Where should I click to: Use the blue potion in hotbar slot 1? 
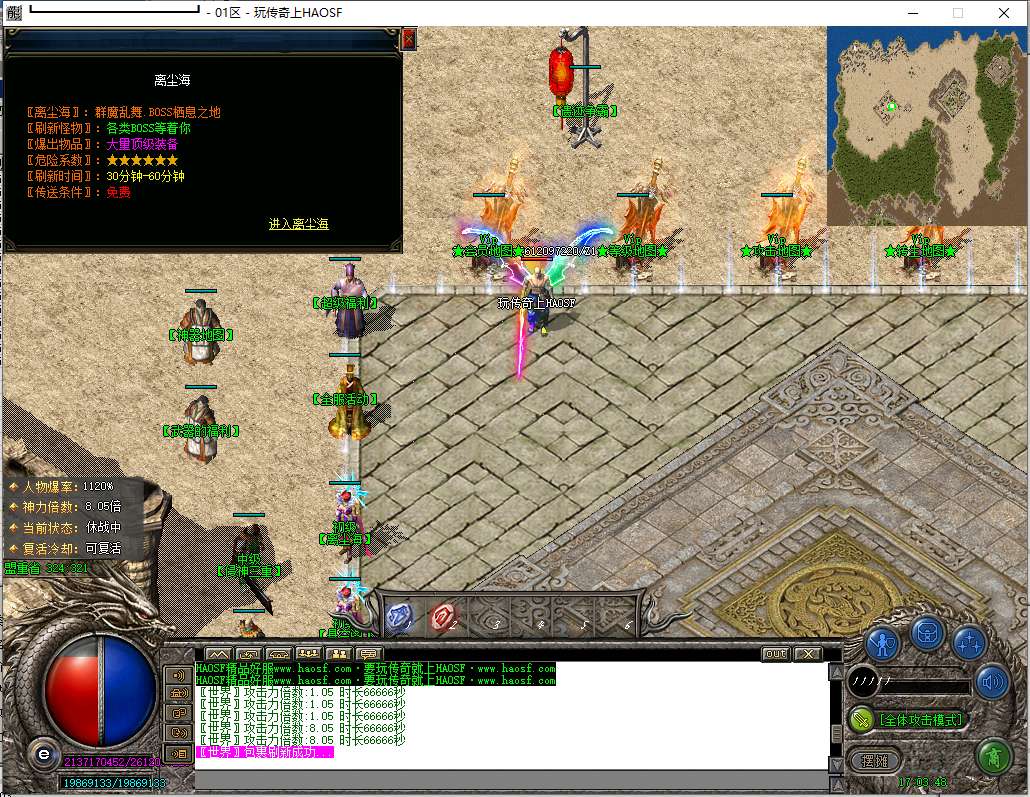tap(399, 617)
